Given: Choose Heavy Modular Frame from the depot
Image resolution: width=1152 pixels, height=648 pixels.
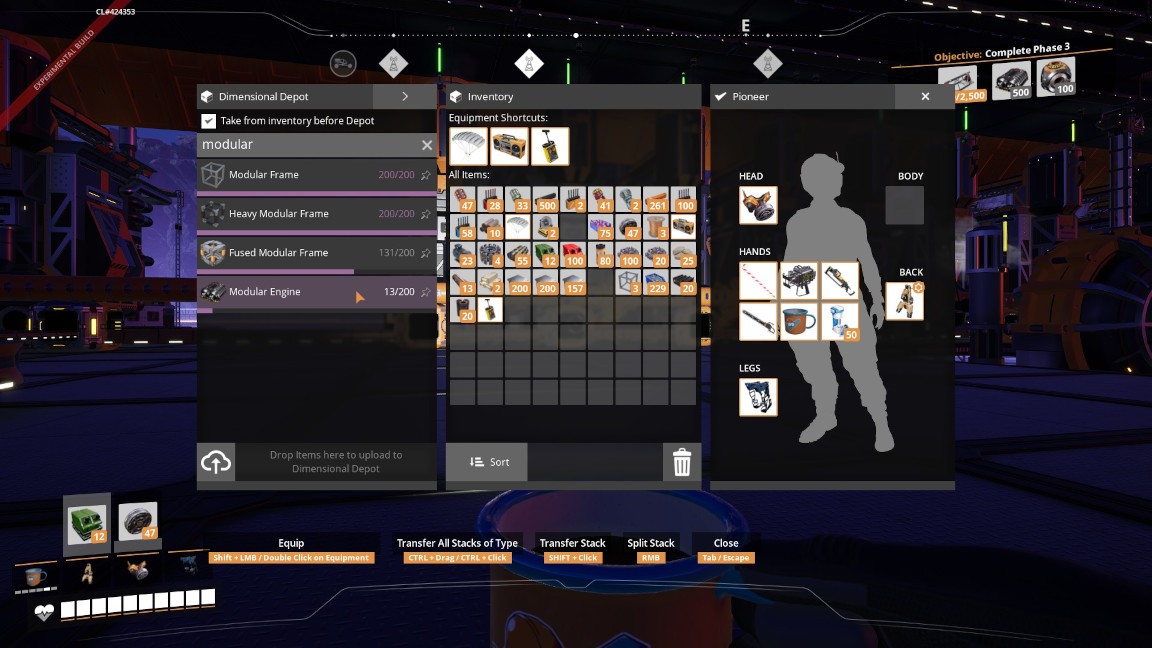Looking at the screenshot, I should tap(300, 214).
